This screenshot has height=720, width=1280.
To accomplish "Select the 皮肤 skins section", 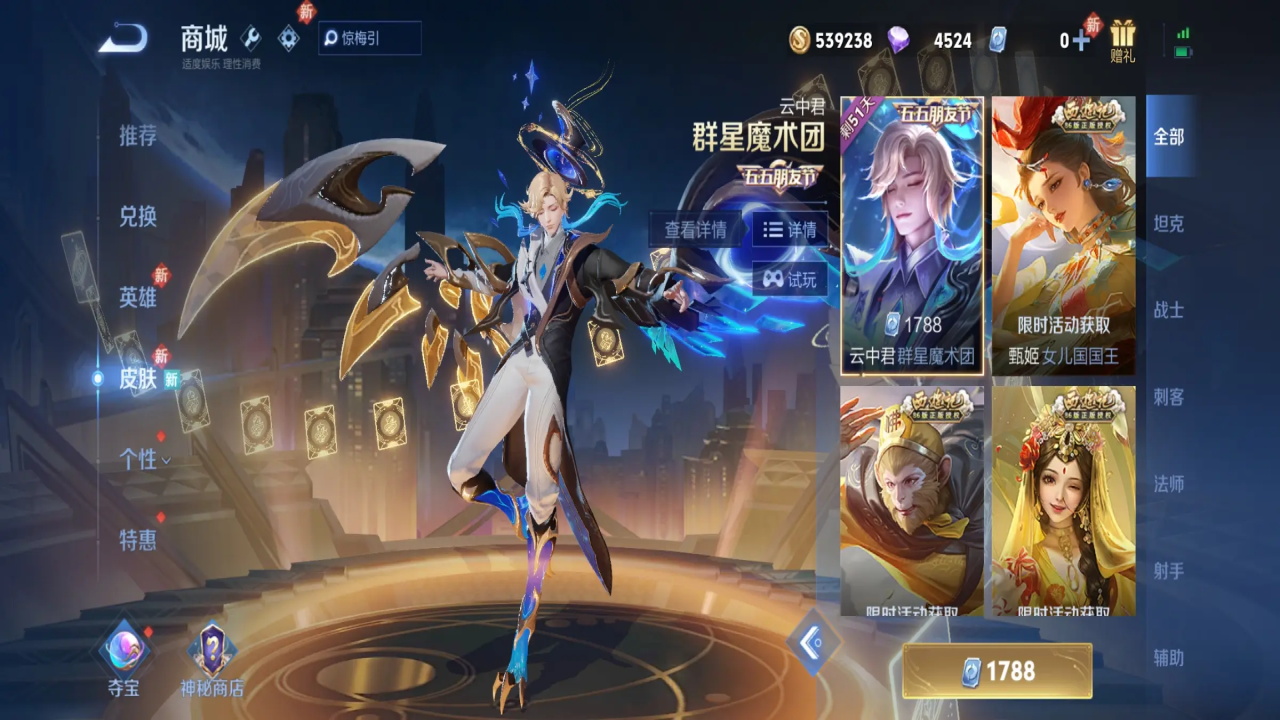I will [x=138, y=378].
